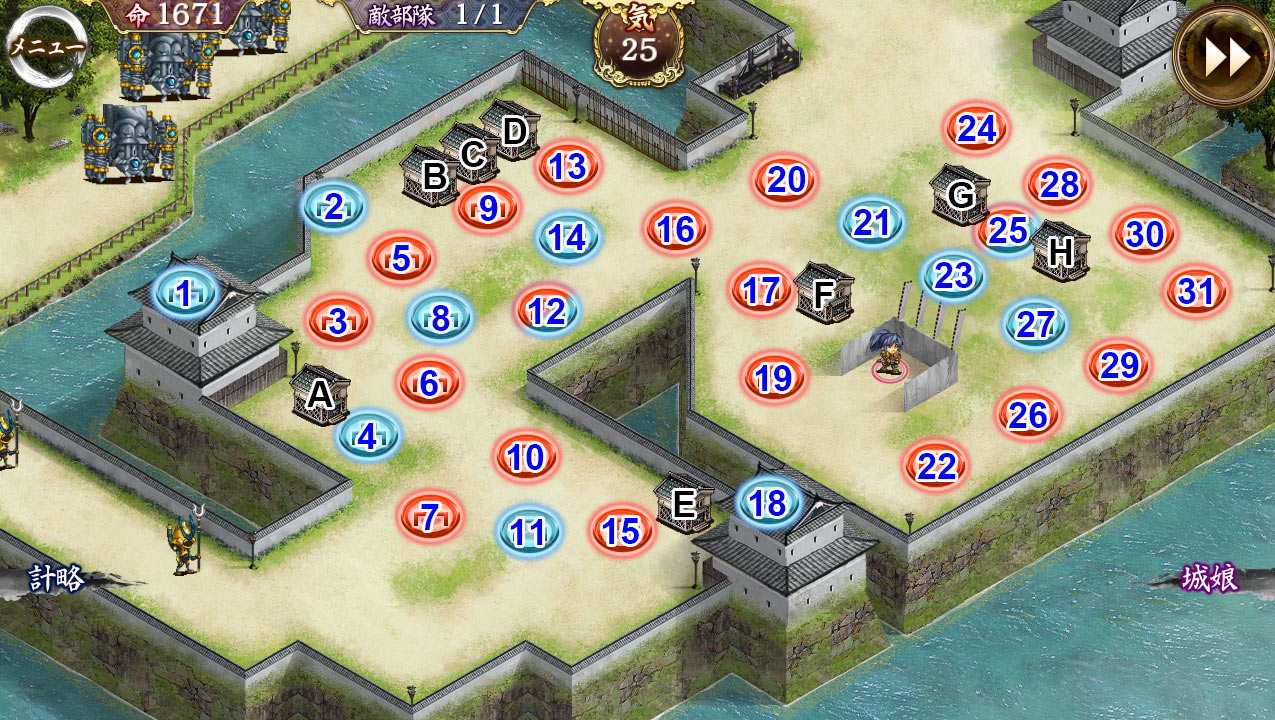Select blue deployment tile number 21
Viewport: 1275px width, 720px height.
872,223
